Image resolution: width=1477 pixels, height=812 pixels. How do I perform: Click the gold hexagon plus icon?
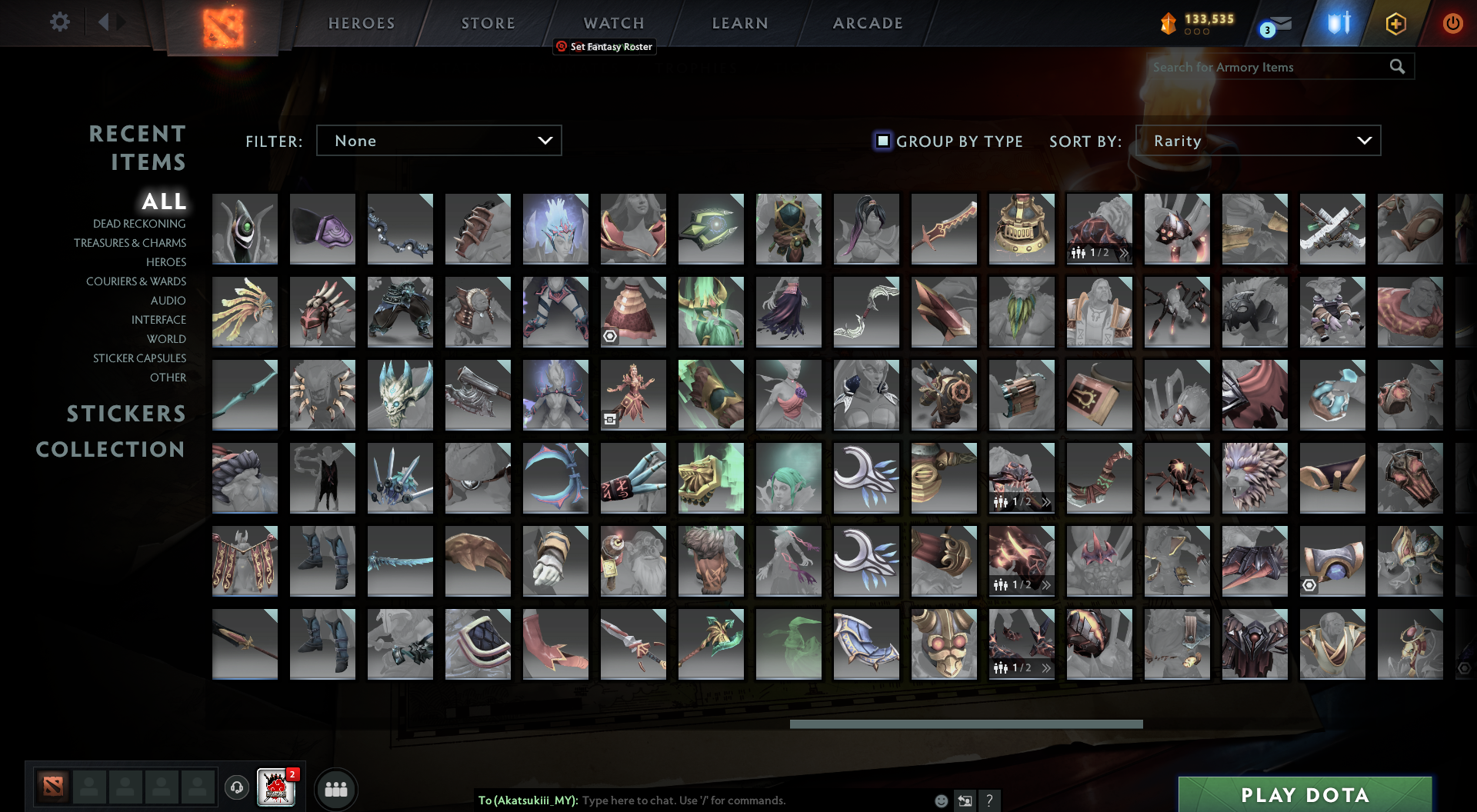[1396, 23]
